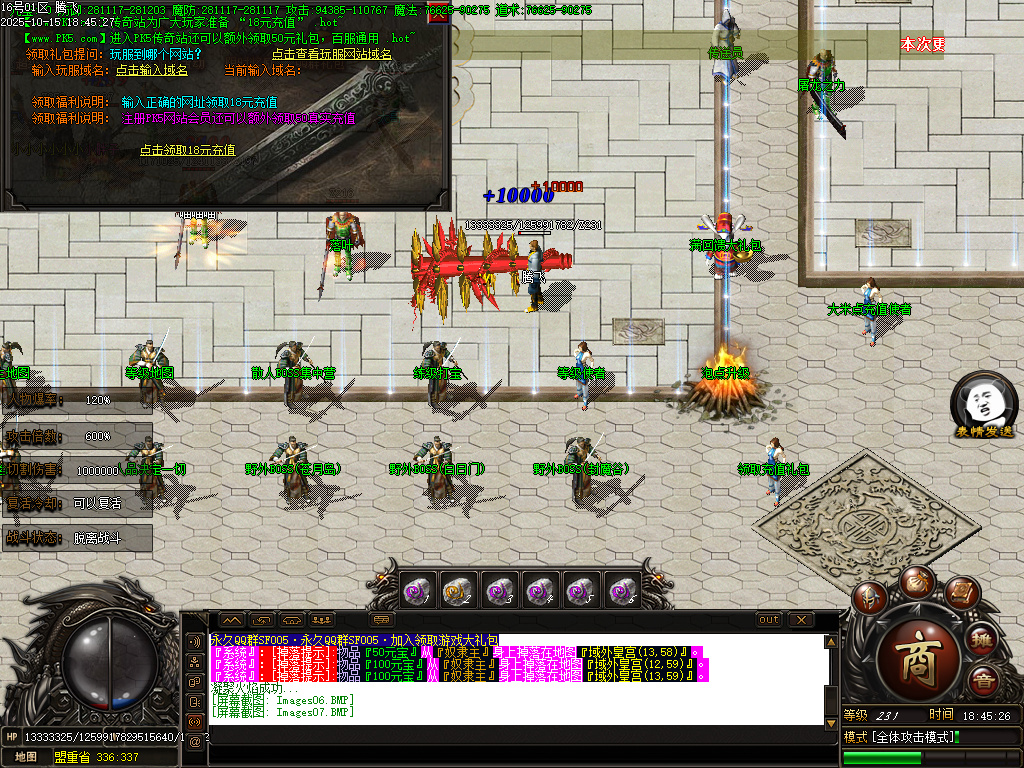This screenshot has height=768, width=1024.
Task: Open the skill book icon
Action: click(x=961, y=594)
